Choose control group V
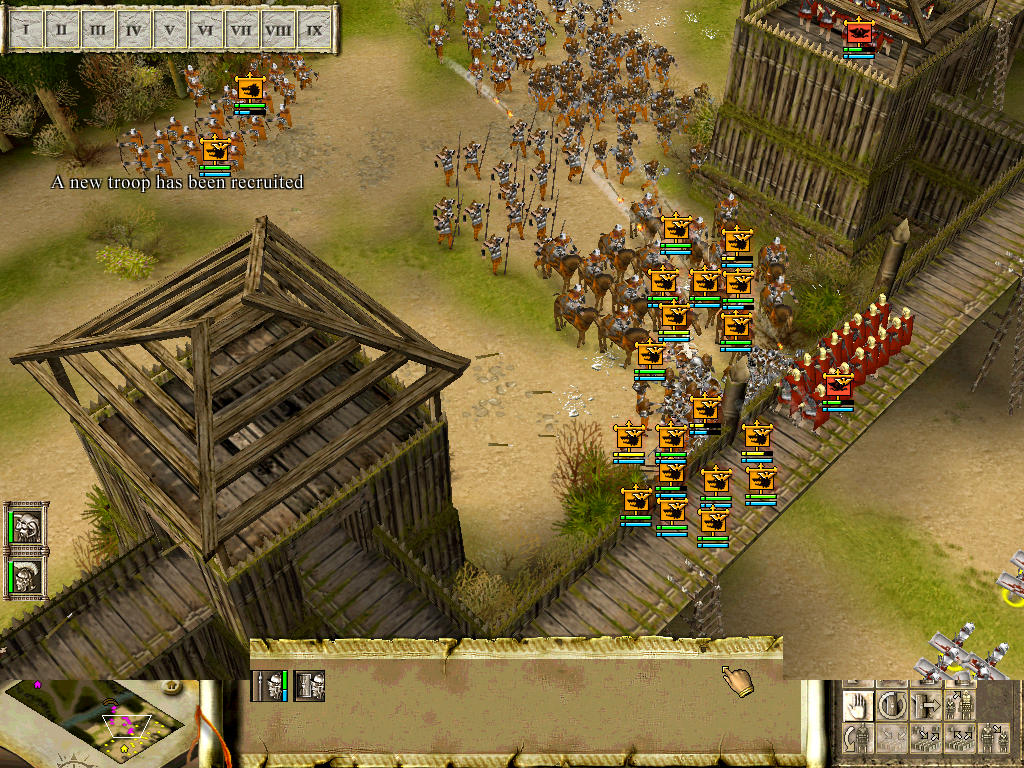 point(169,30)
